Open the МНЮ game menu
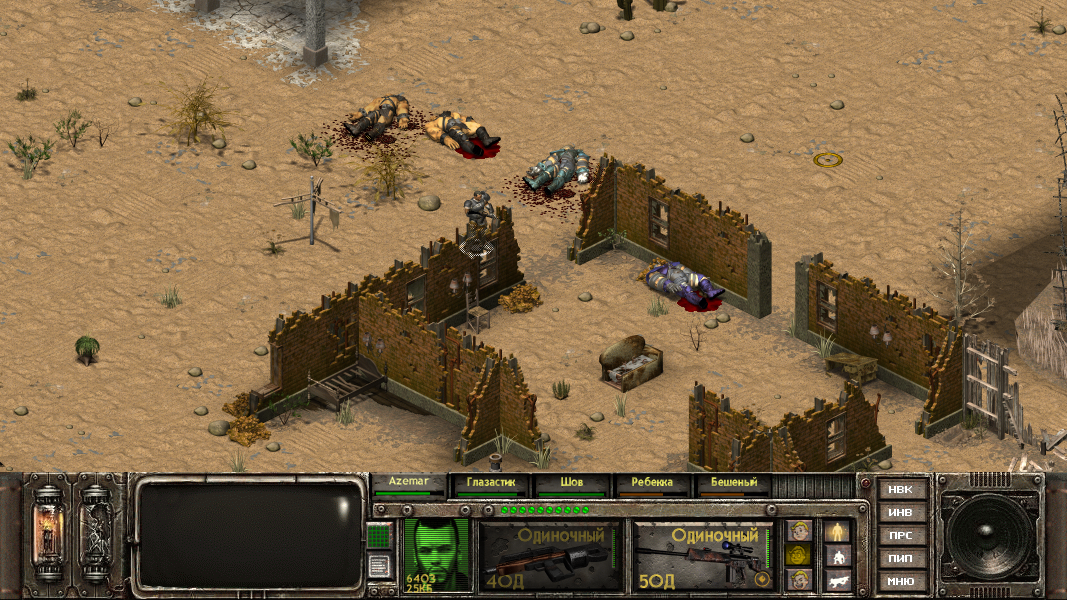1067x600 pixels. (x=900, y=581)
